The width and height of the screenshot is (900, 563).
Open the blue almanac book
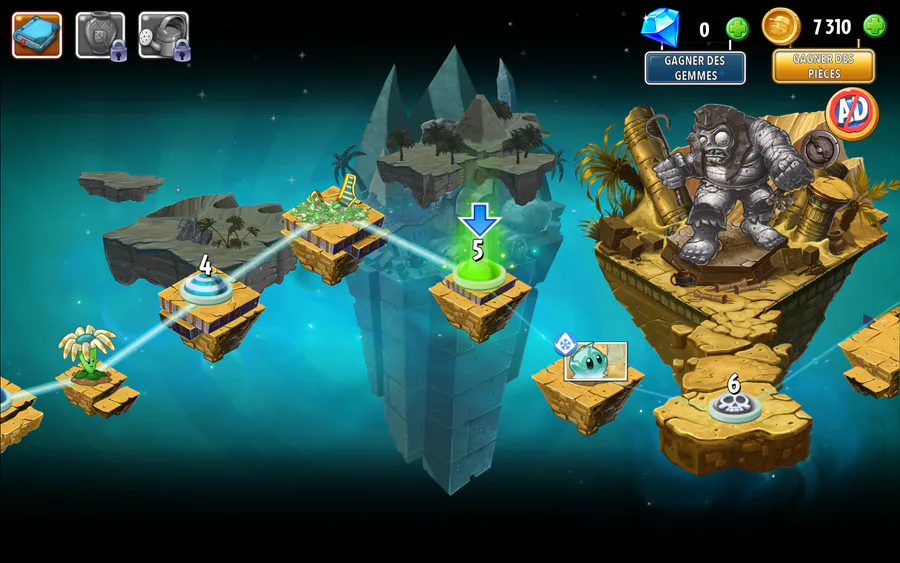pos(36,35)
